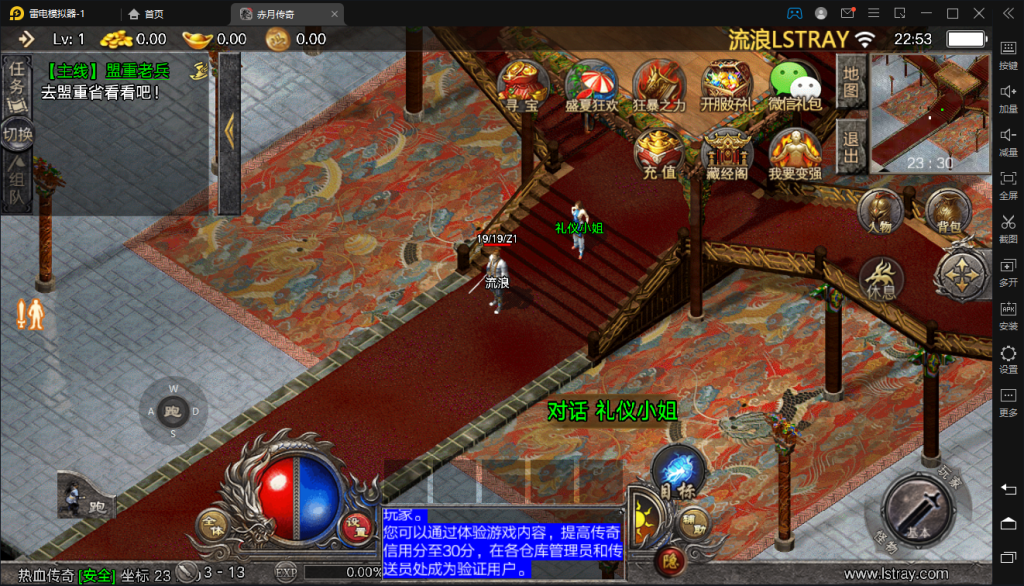Activate the 休息 rest button
This screenshot has width=1024, height=586.
(x=882, y=278)
